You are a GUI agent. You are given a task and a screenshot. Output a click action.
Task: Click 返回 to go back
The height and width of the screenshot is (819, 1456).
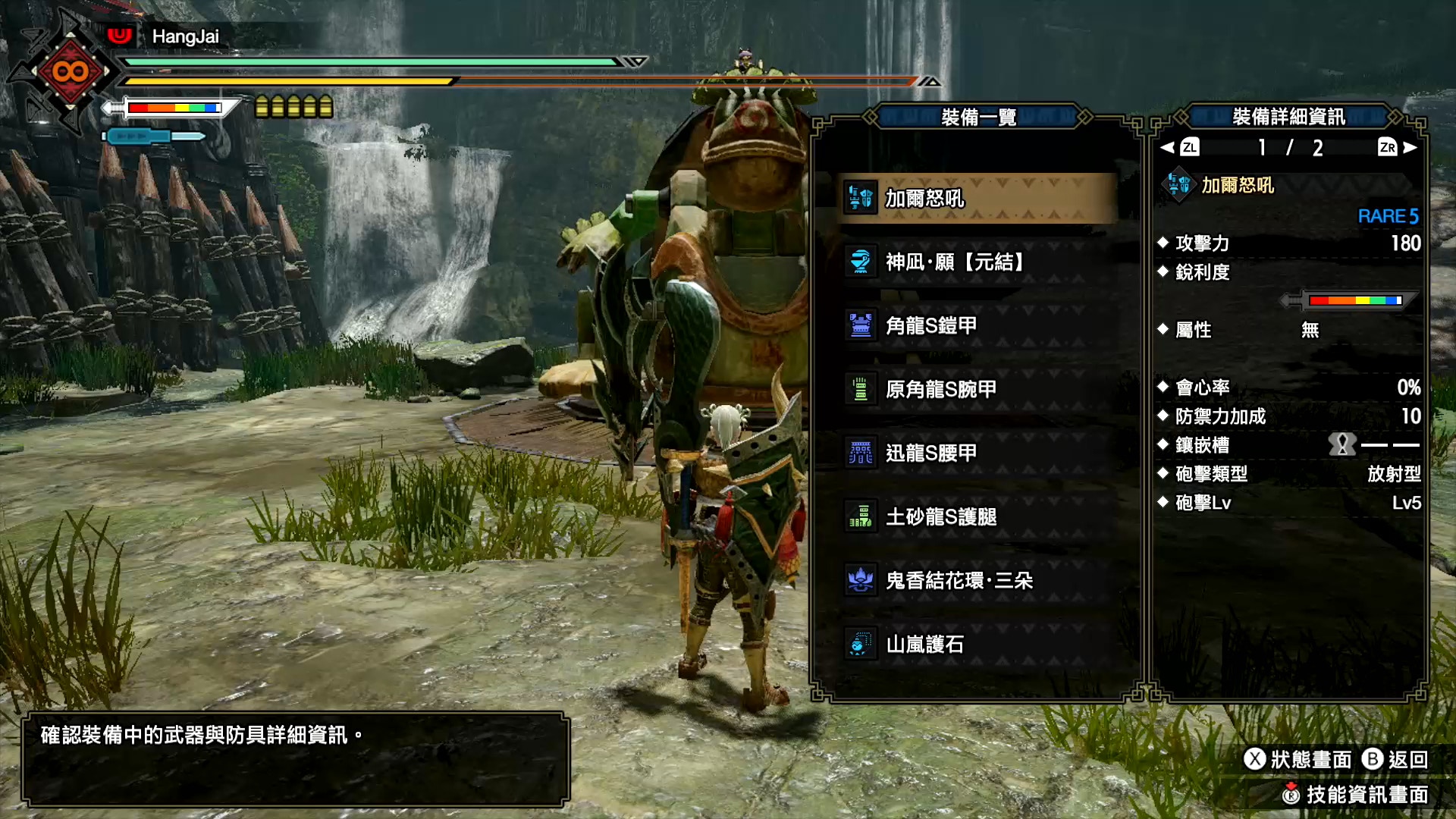1395,759
